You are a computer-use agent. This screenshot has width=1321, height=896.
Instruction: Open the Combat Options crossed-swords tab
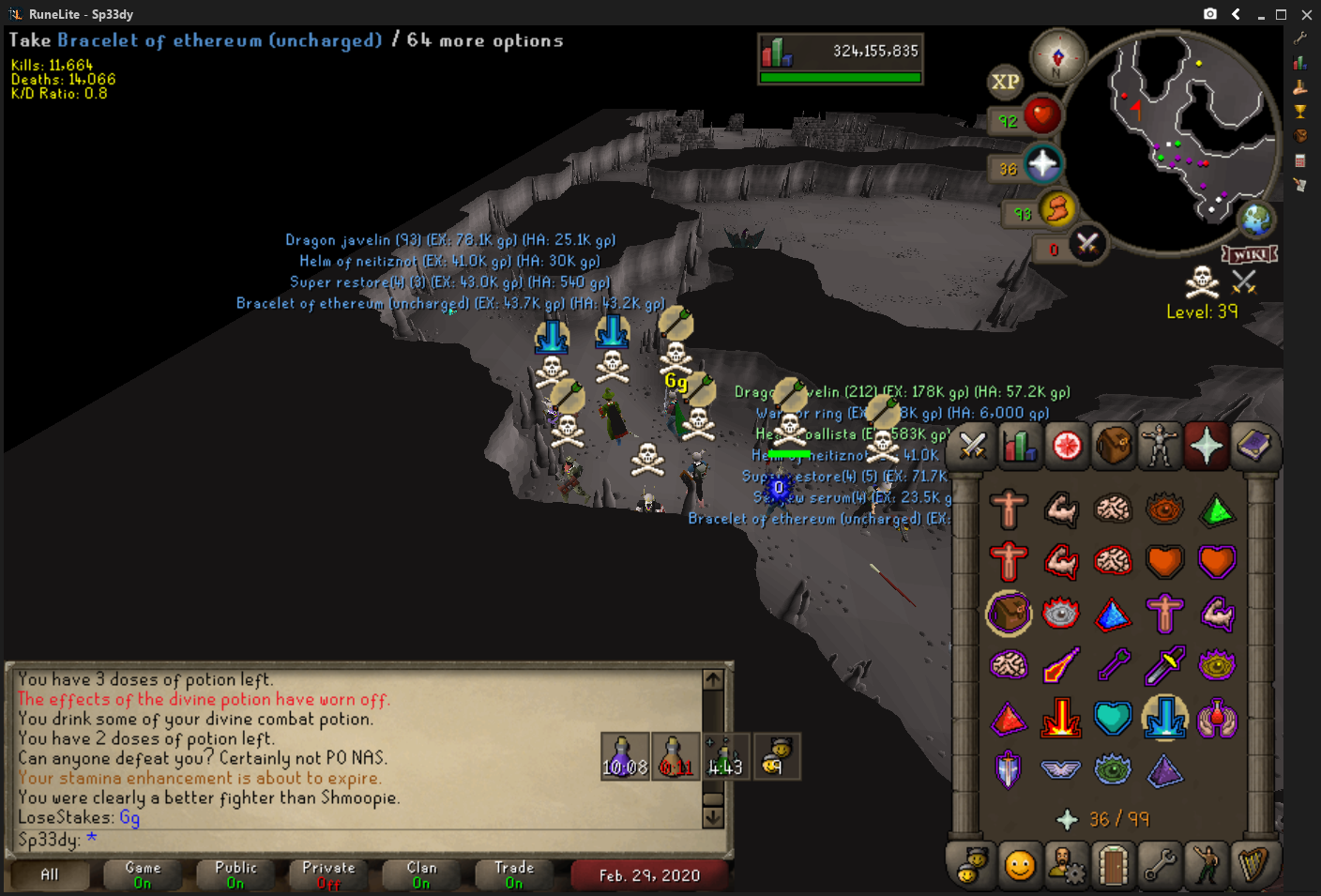[x=973, y=446]
